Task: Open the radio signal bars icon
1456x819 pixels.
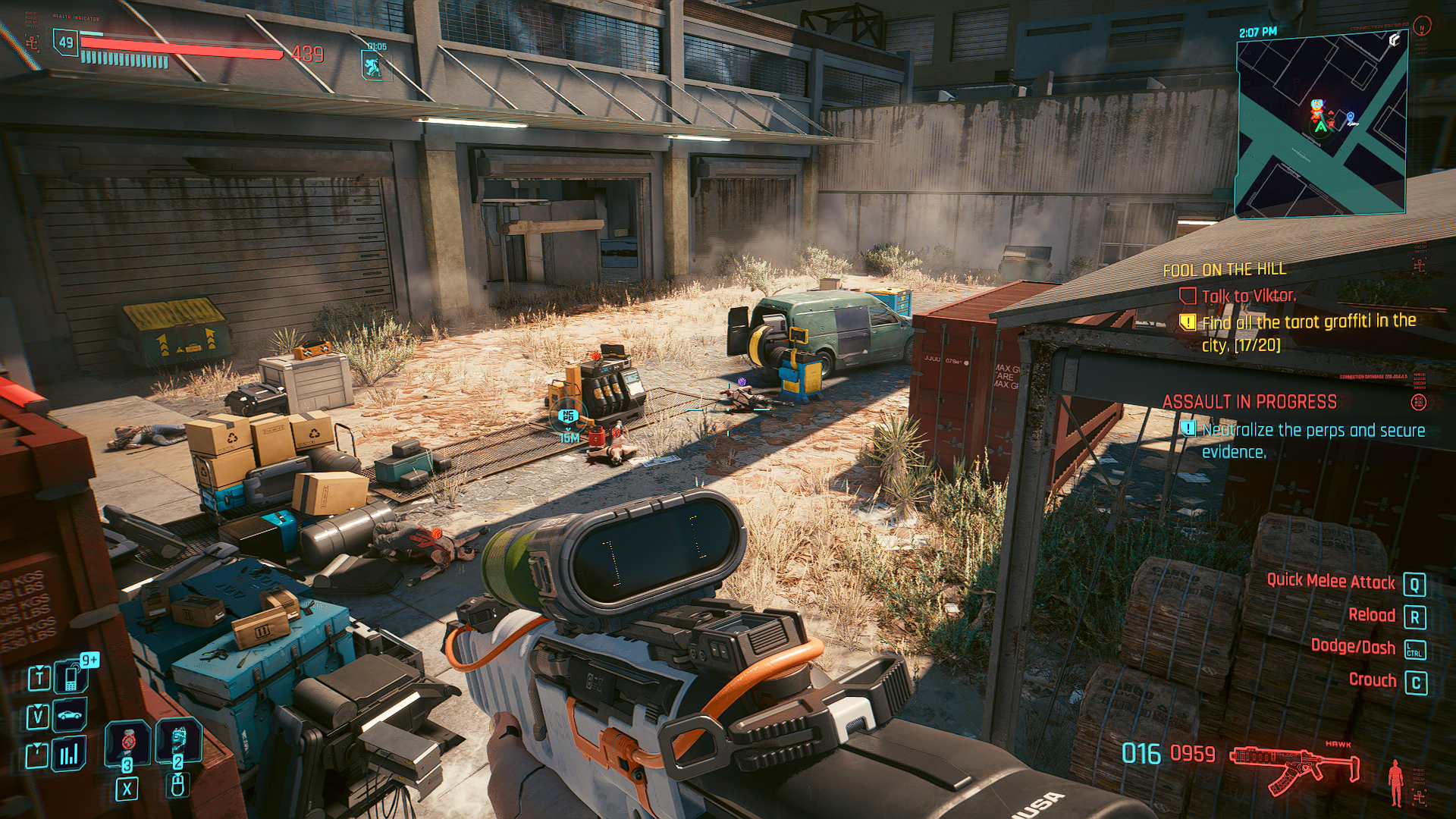Action: tap(70, 754)
